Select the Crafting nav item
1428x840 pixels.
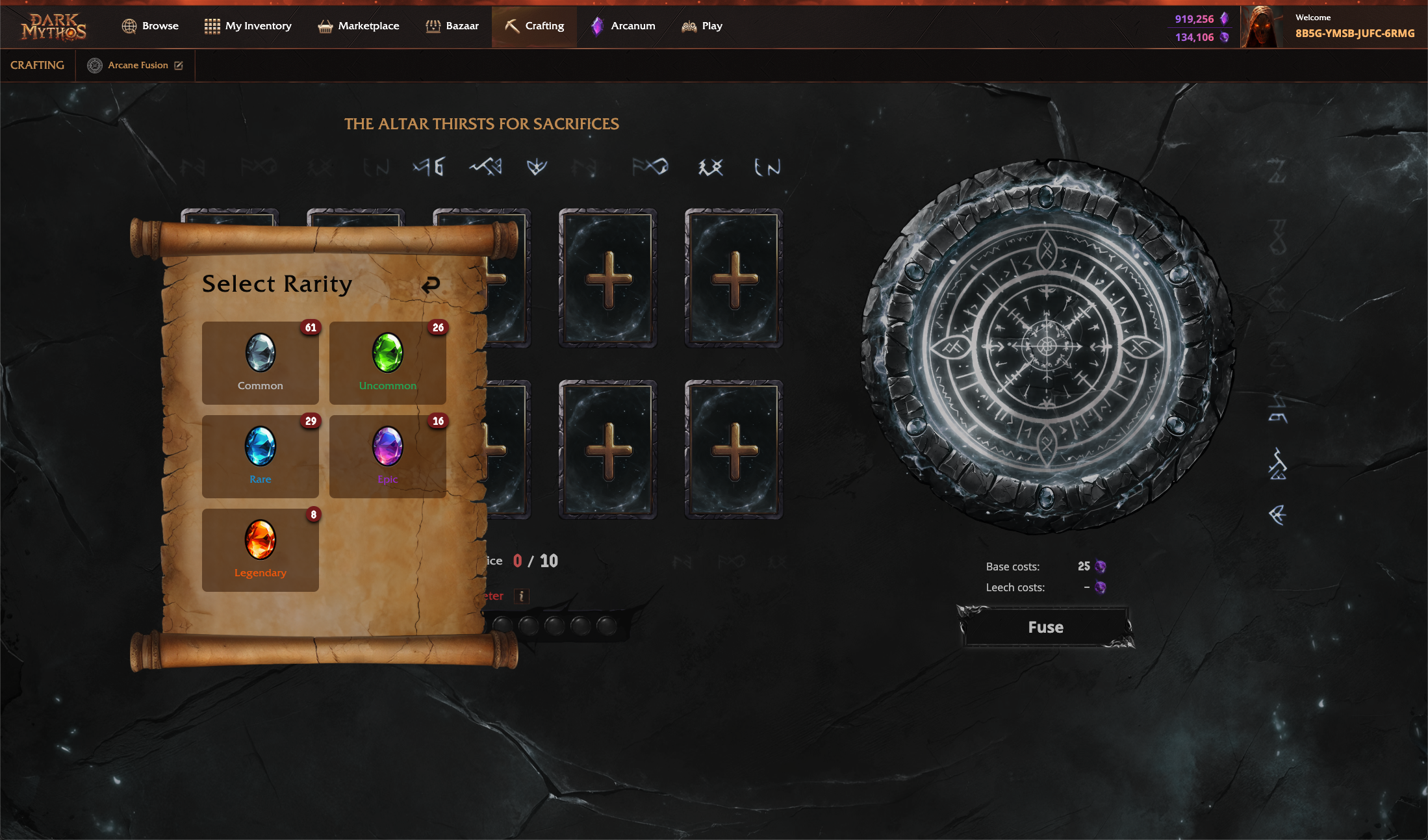534,26
